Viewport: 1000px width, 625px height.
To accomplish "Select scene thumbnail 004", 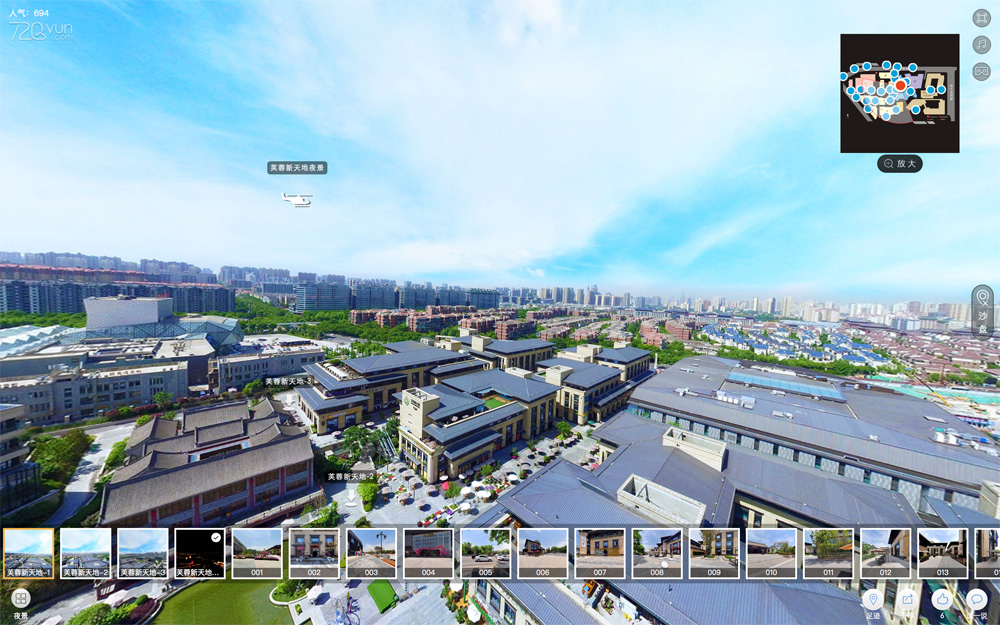I will 428,553.
